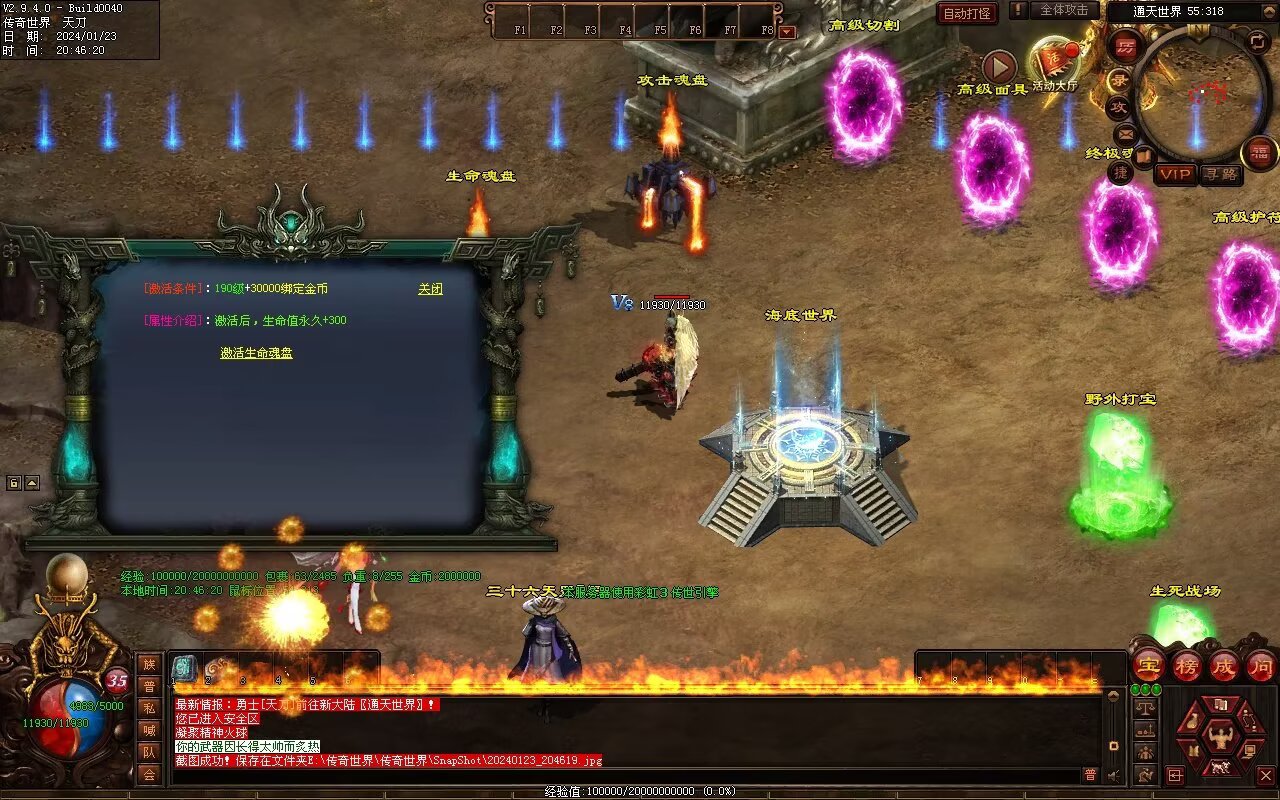
Task: Open the 历 calendar button
Action: [1125, 46]
